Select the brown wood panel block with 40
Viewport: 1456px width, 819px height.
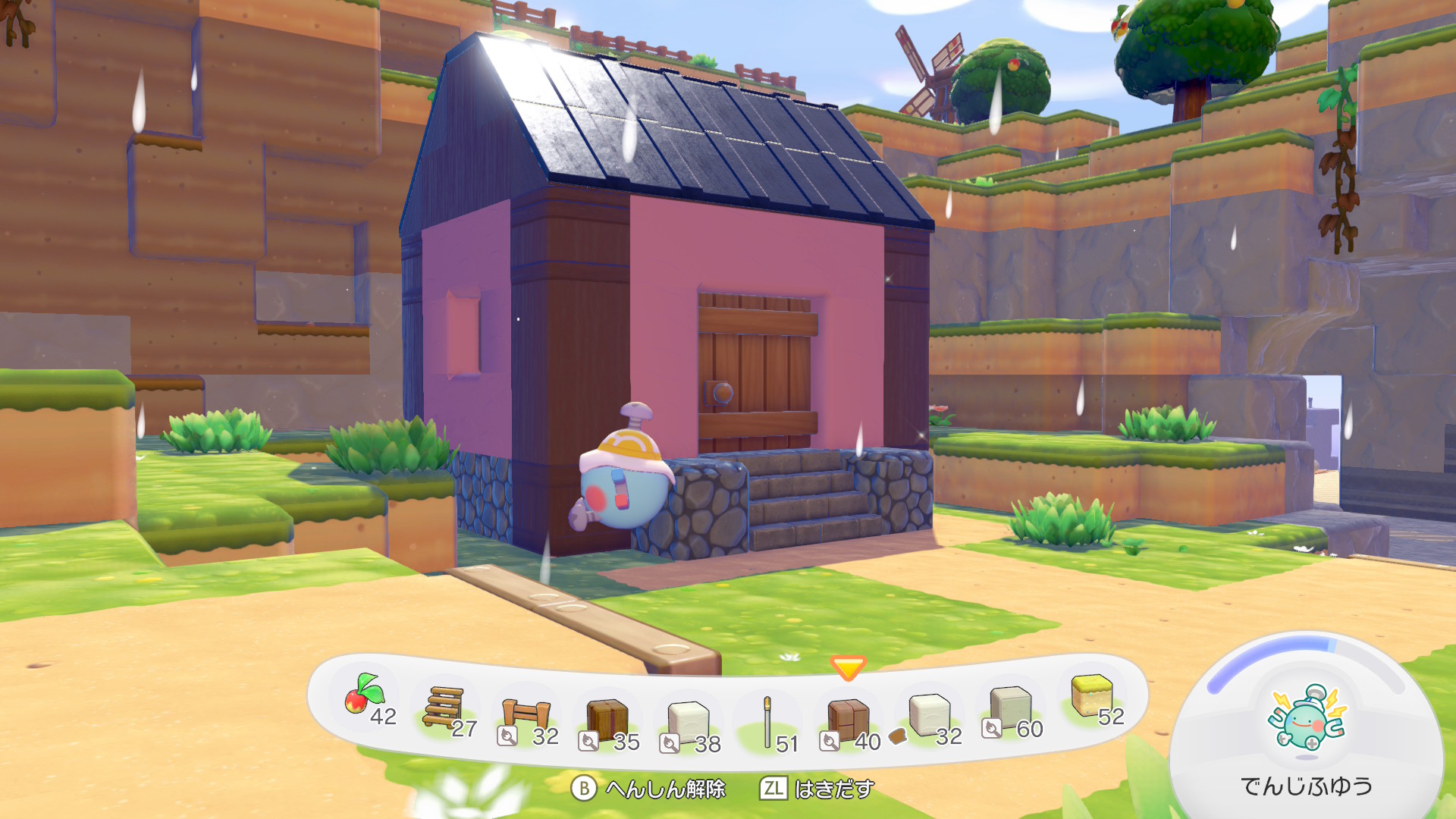[x=848, y=720]
